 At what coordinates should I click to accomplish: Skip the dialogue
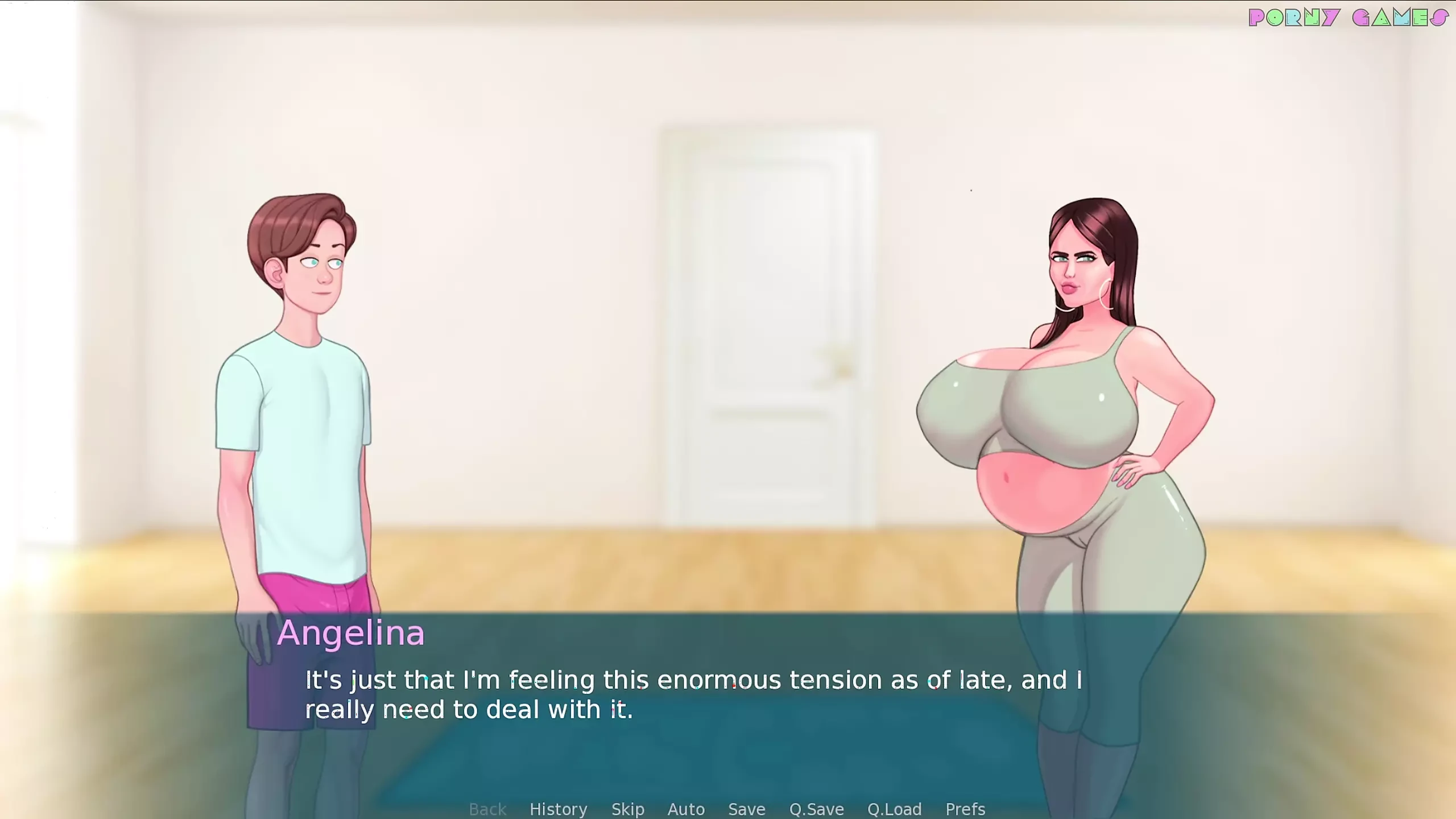[x=627, y=809]
